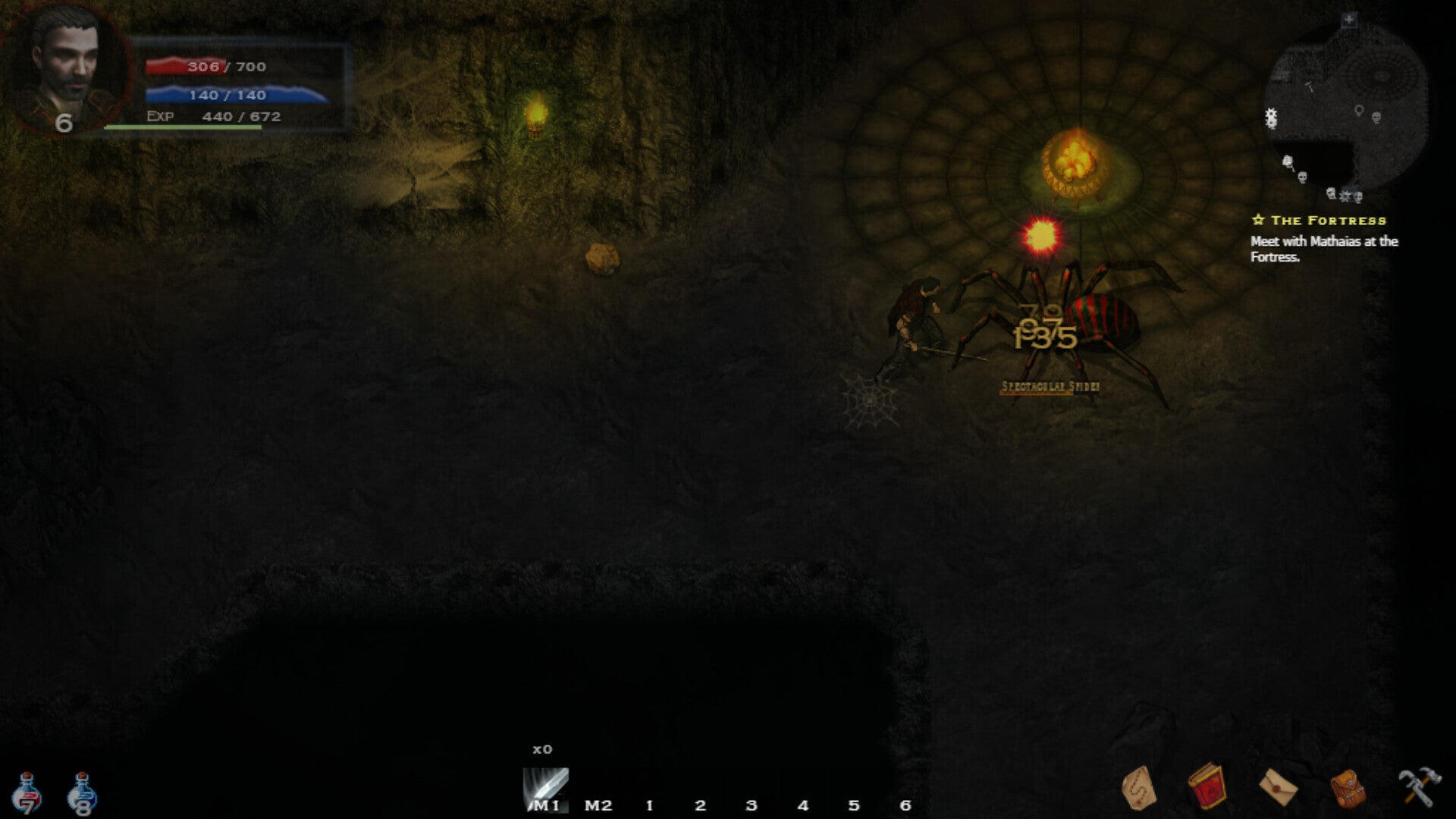Open the red spellbook icon

tap(1207, 787)
